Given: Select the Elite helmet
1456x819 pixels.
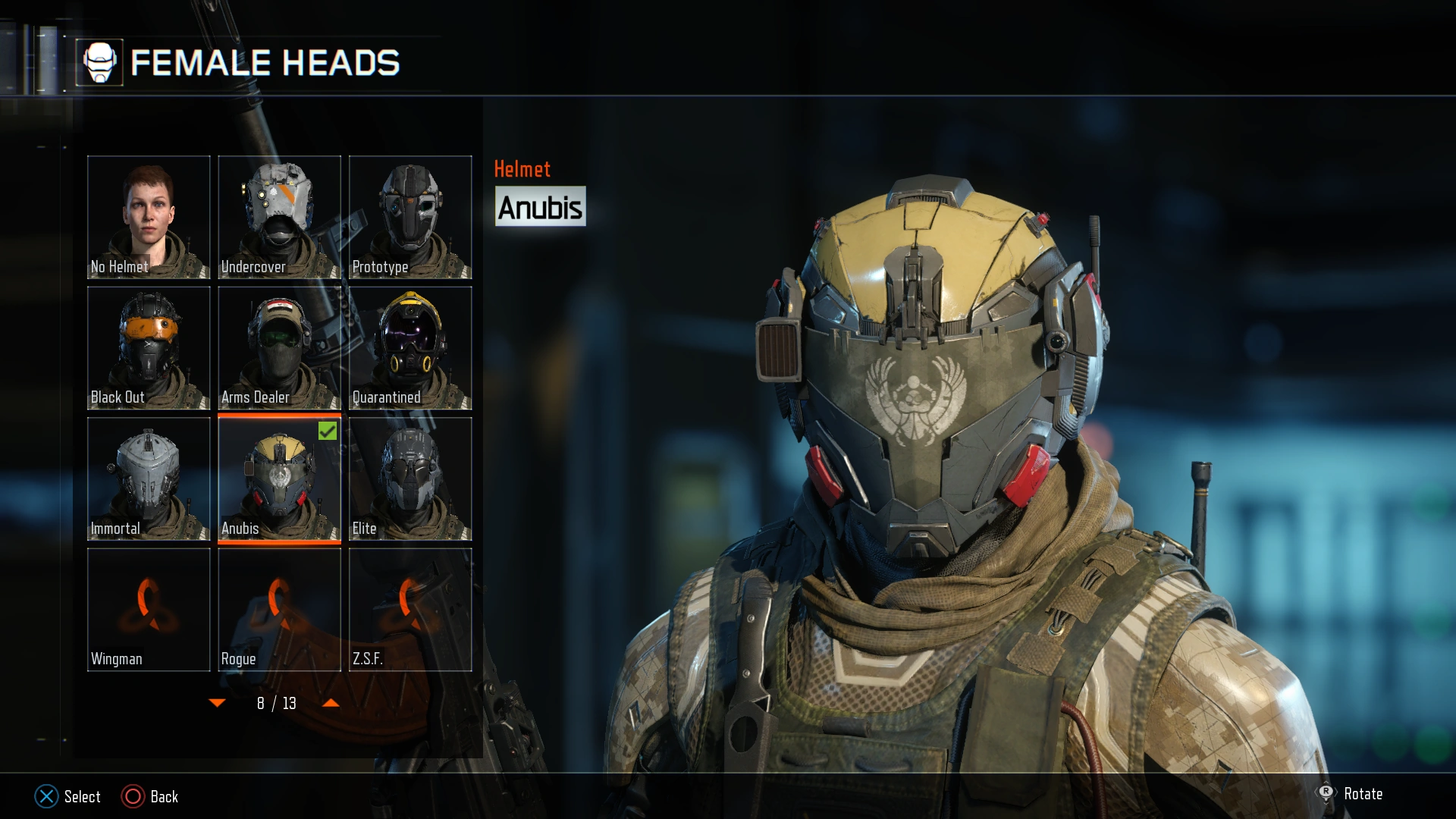Looking at the screenshot, I should tap(410, 479).
